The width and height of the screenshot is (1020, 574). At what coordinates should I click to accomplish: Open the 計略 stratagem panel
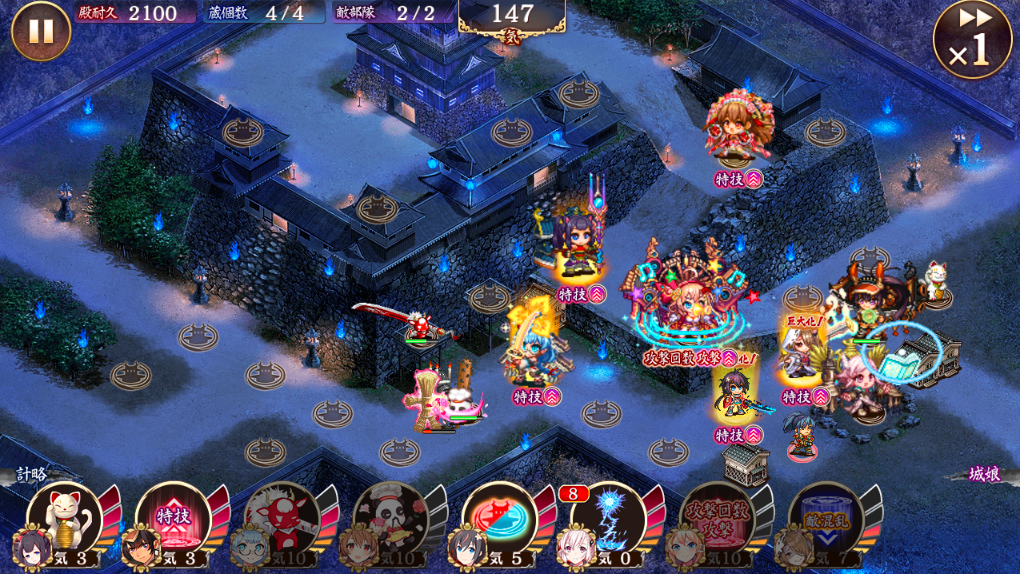pos(30,474)
